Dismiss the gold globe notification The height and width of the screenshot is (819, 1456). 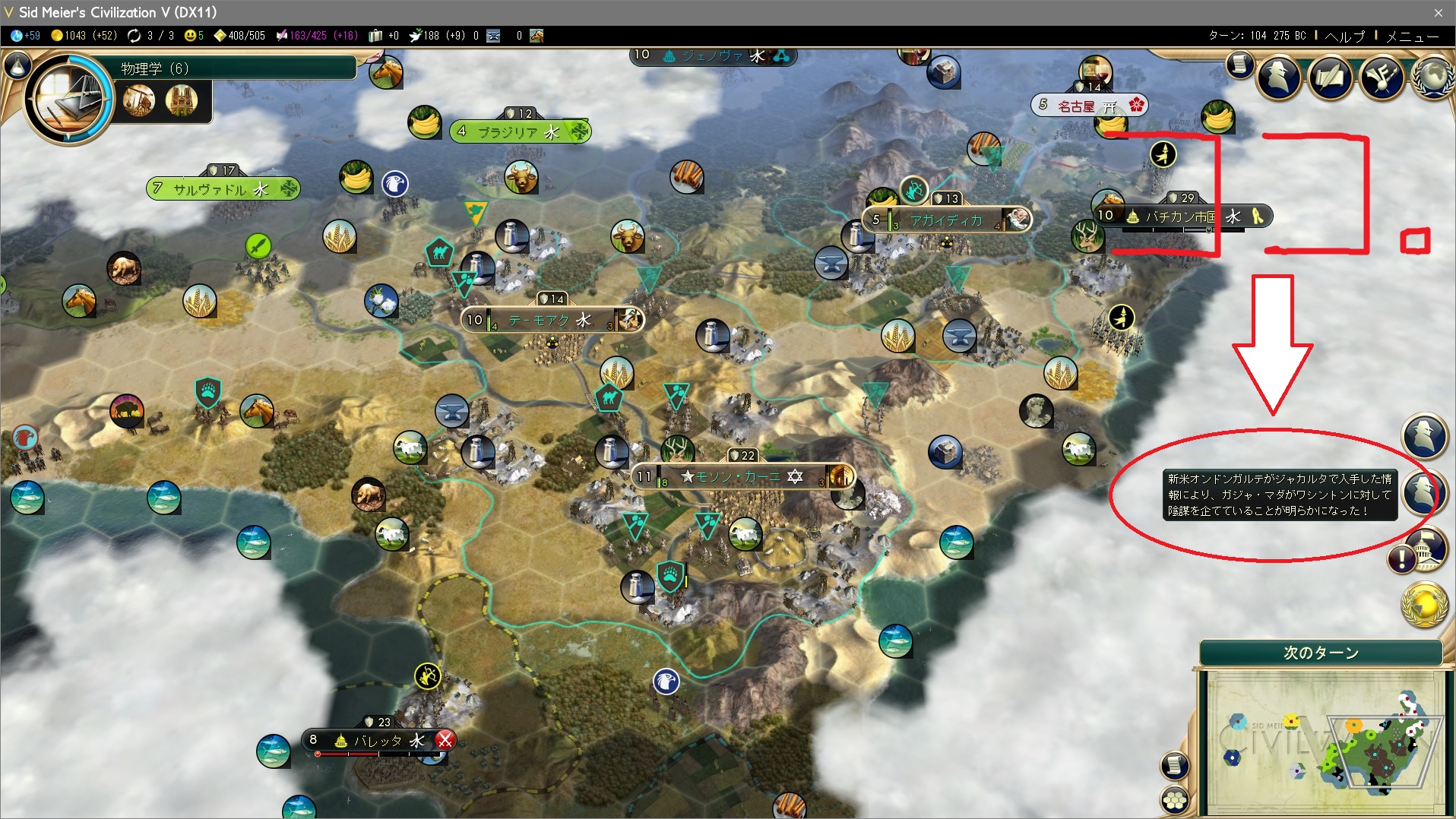coord(1423,604)
